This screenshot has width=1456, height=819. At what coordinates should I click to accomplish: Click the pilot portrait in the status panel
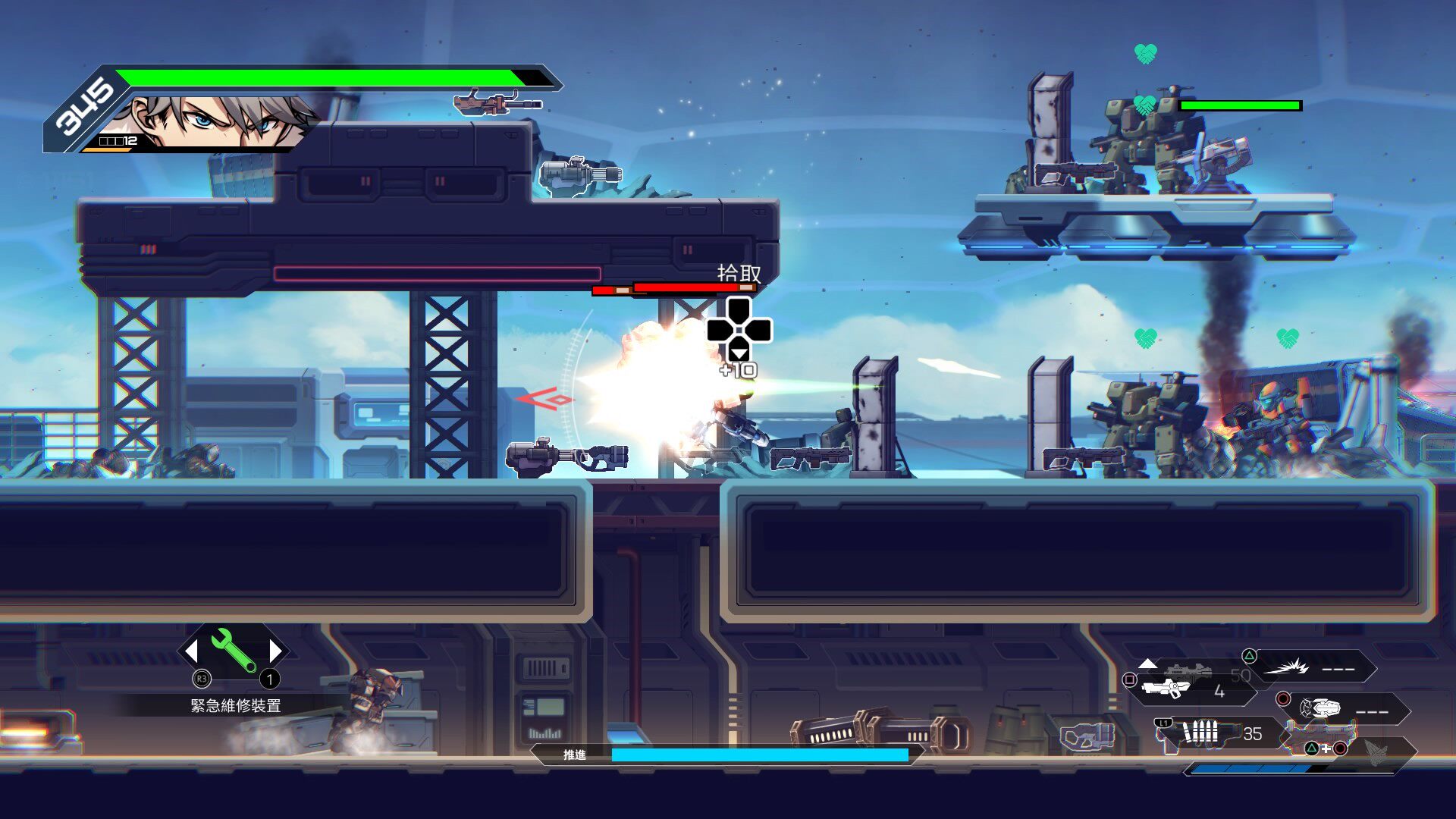220,121
